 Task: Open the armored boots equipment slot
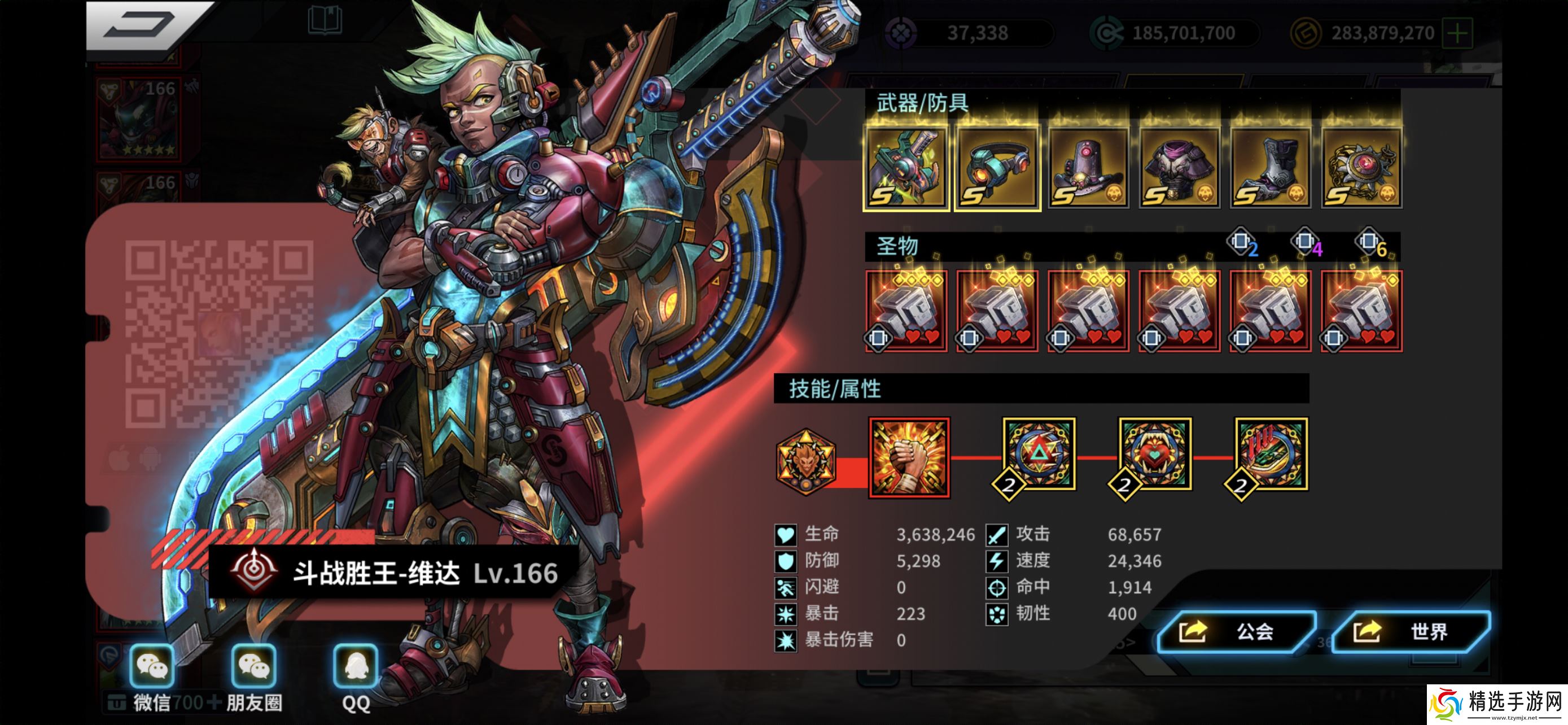click(1271, 168)
